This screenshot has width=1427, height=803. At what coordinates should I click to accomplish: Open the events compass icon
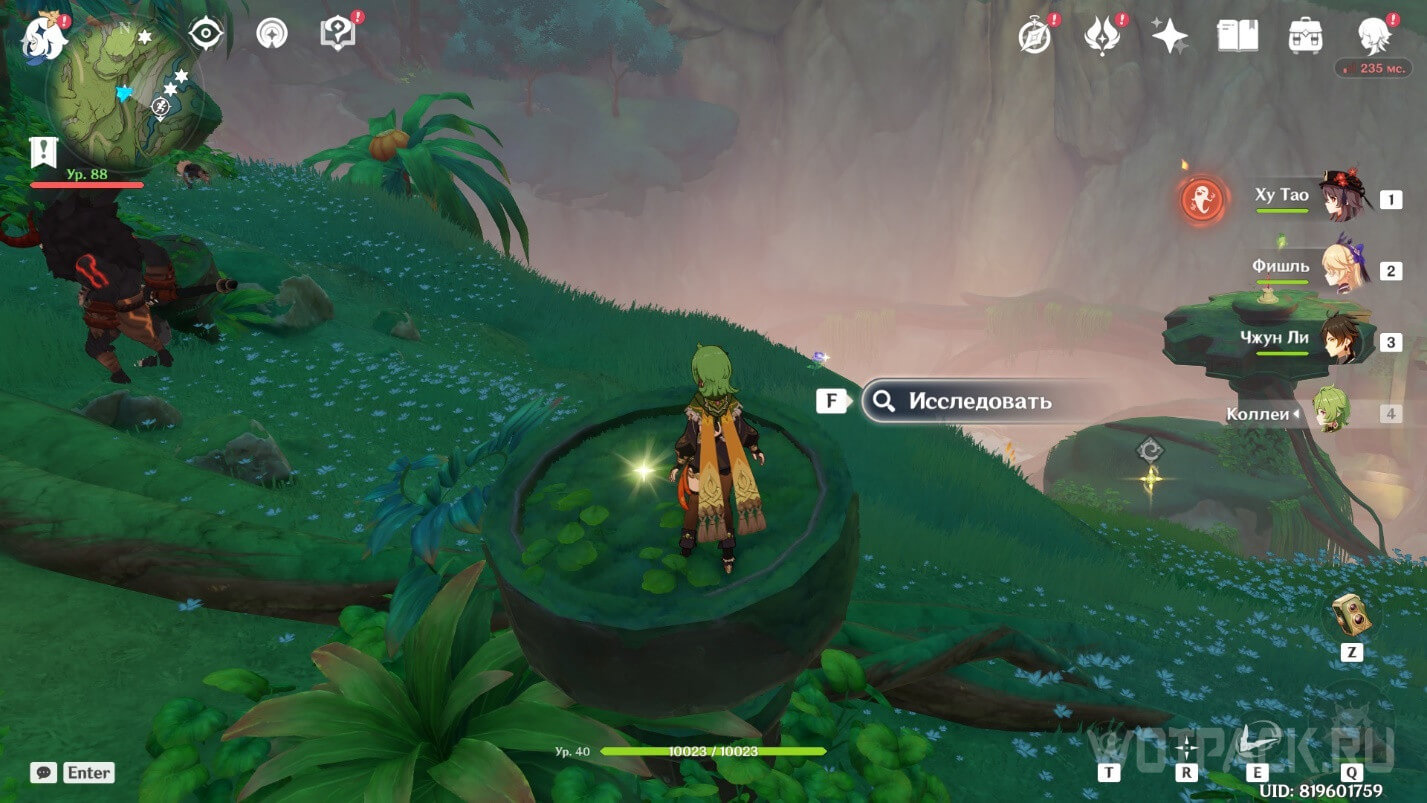(x=1034, y=36)
